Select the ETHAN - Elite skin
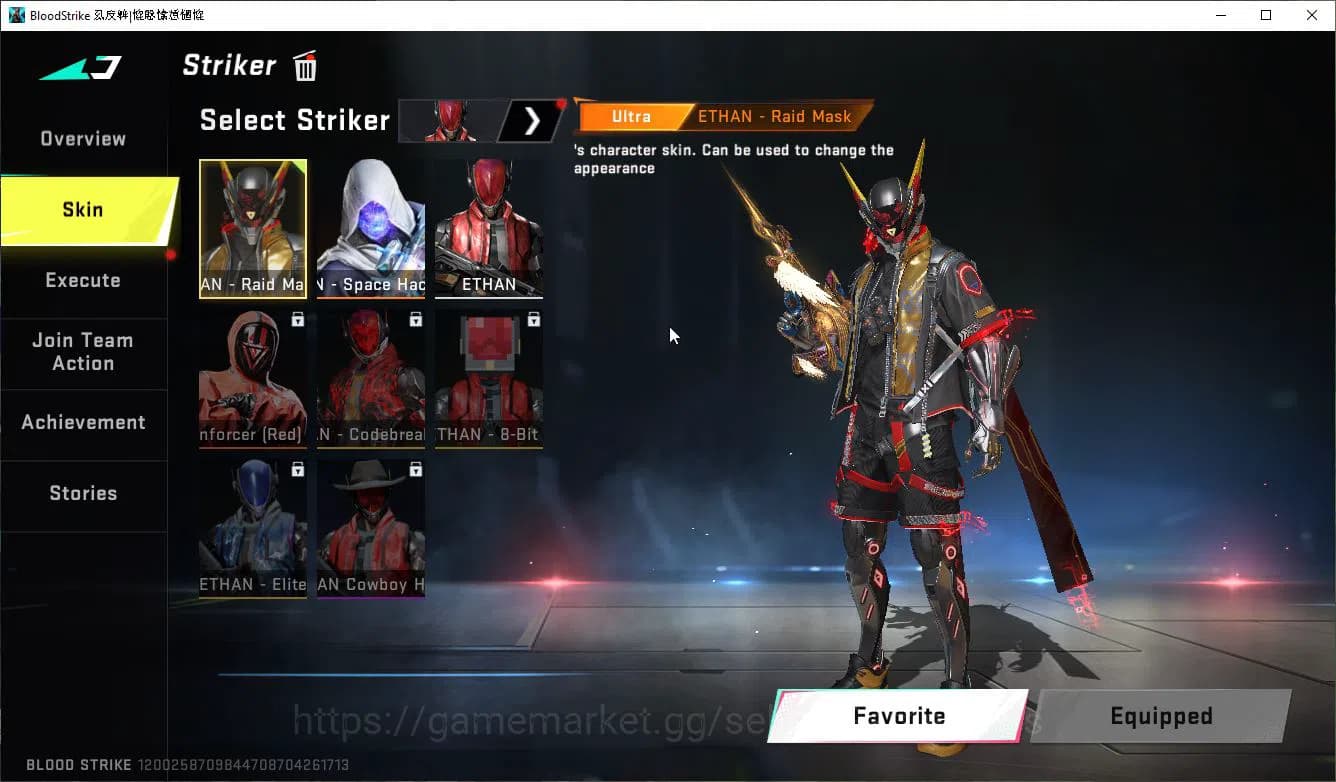 pos(253,528)
